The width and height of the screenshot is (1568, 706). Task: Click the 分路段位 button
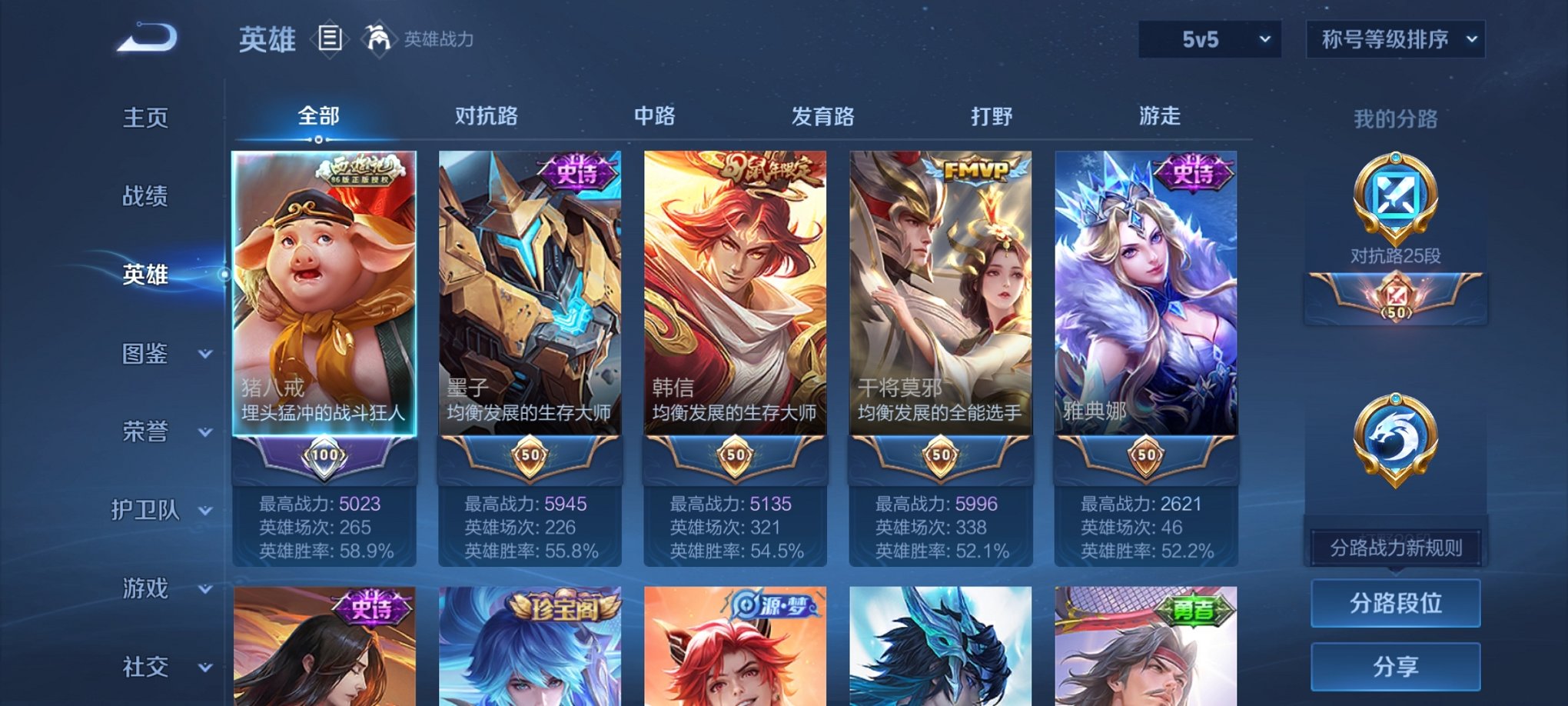1394,603
